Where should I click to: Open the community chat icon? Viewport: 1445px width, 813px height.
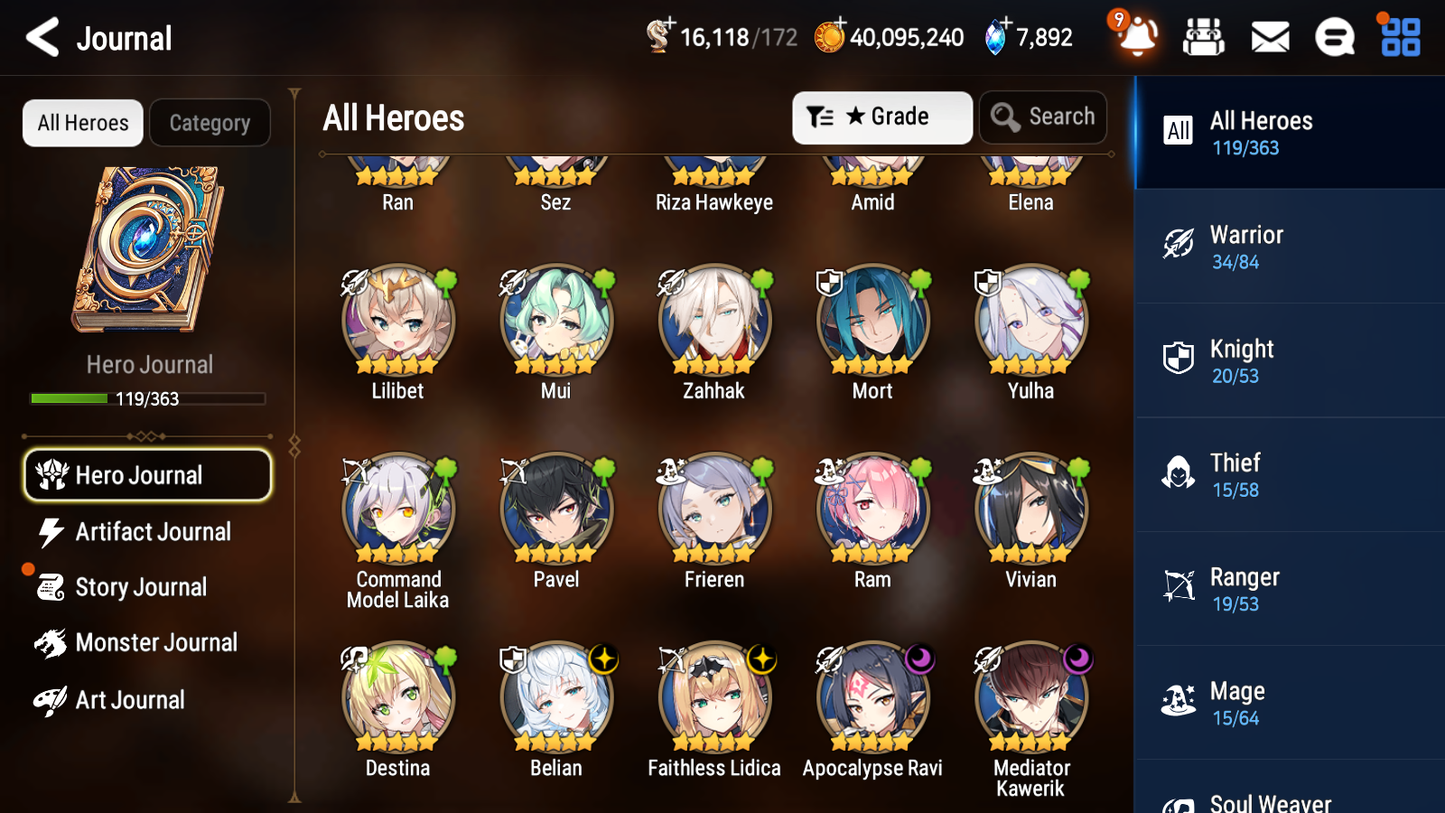click(1335, 36)
